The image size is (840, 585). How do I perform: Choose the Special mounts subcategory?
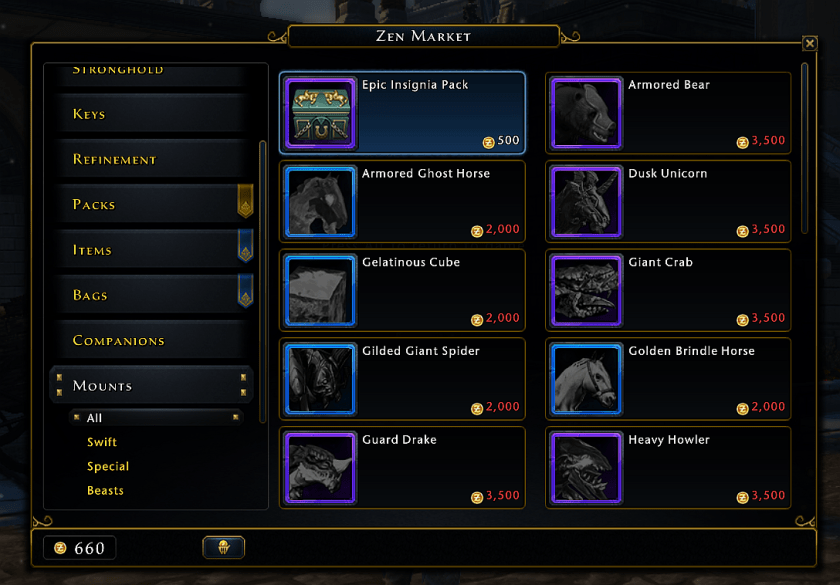[108, 466]
